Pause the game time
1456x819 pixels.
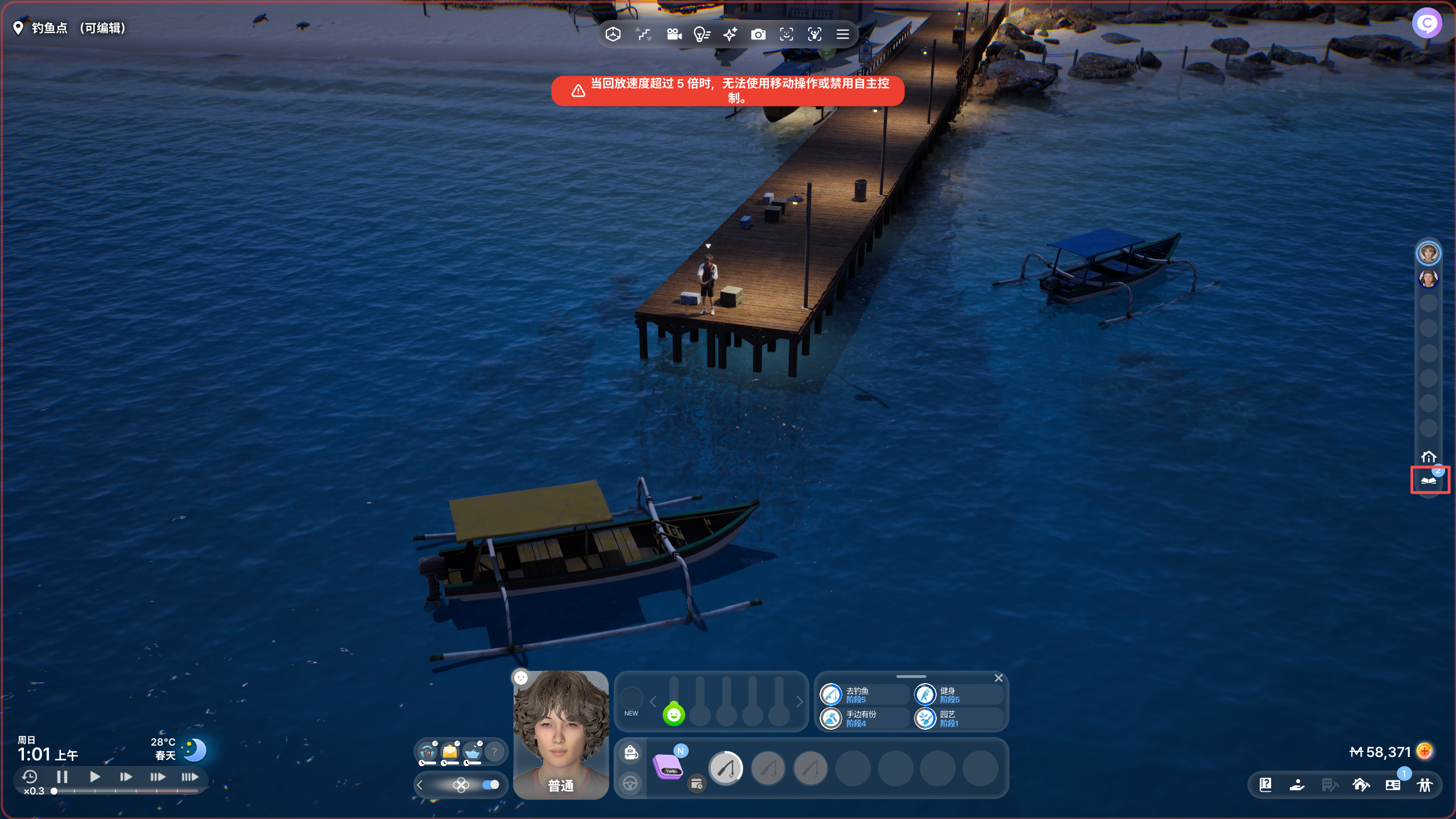[63, 776]
